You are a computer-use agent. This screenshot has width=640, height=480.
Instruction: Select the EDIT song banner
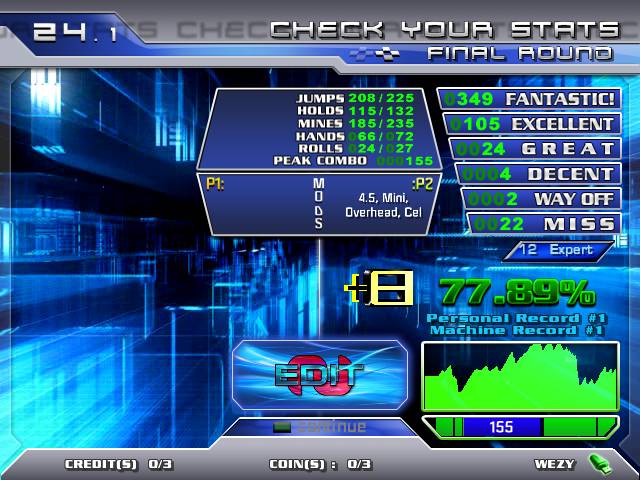tap(320, 375)
